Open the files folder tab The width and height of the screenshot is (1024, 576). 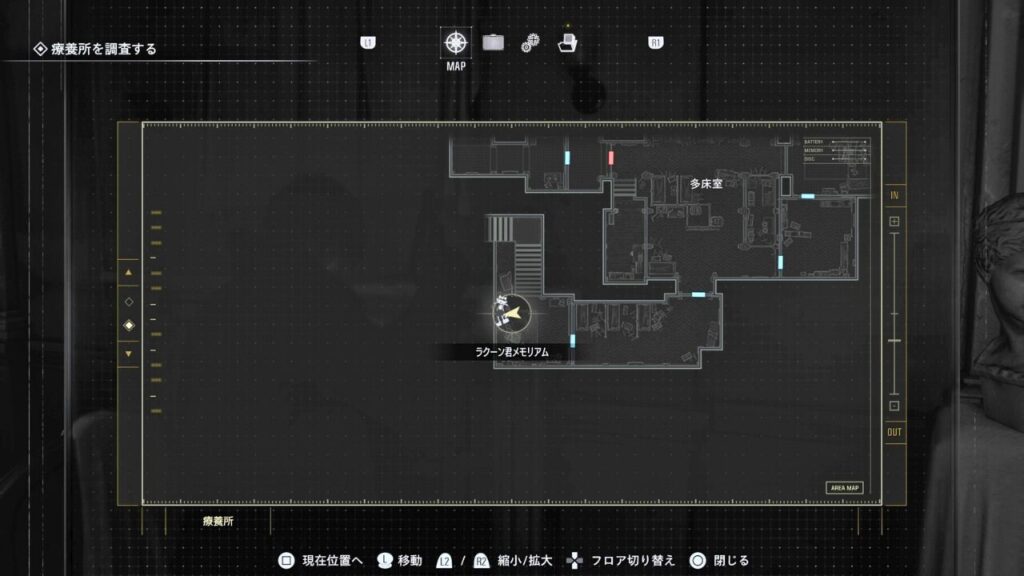coord(567,43)
